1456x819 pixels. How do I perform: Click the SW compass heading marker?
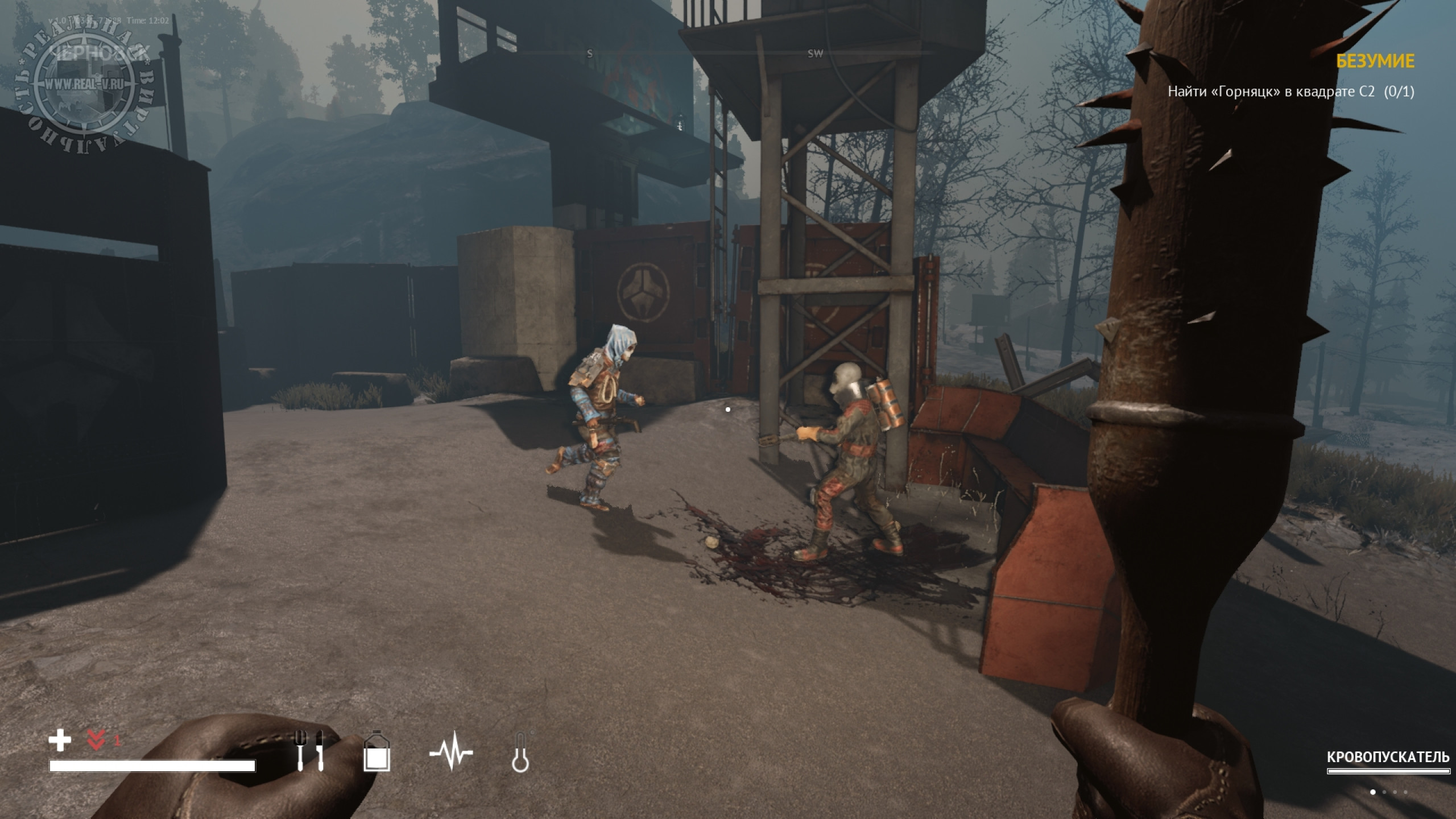815,54
